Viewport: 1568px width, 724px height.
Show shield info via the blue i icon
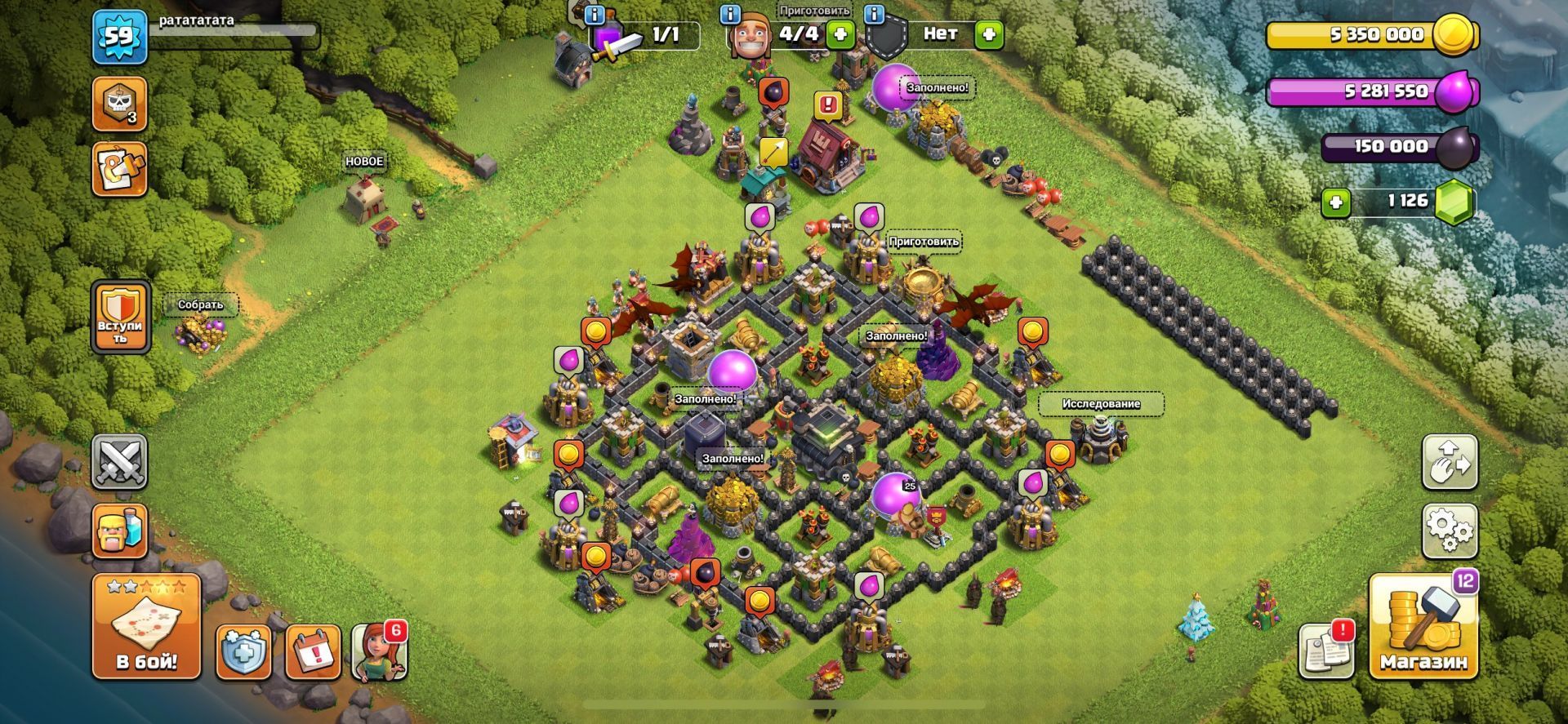(x=875, y=14)
